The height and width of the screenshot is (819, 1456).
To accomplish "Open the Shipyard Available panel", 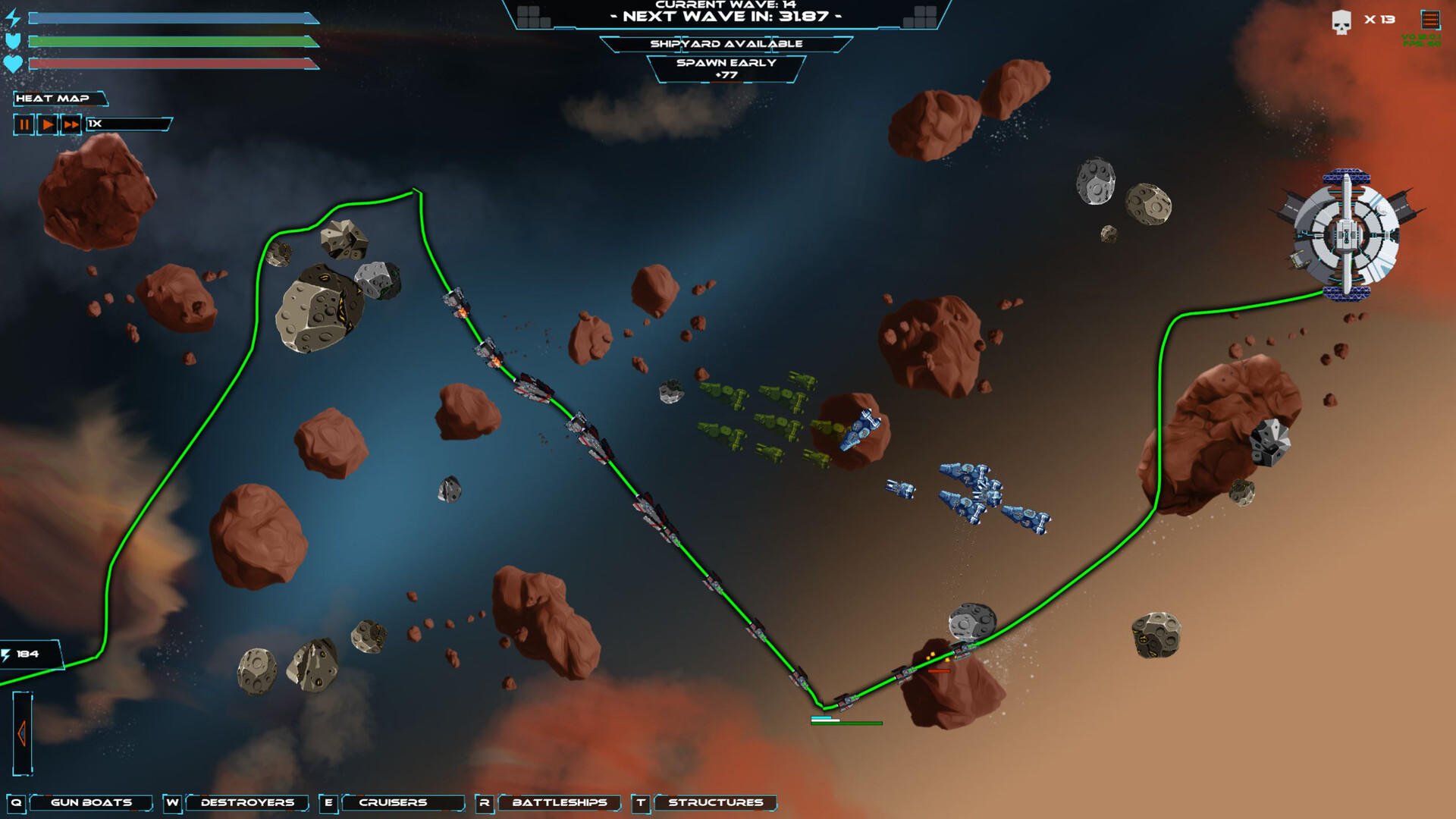I will pyautogui.click(x=726, y=44).
